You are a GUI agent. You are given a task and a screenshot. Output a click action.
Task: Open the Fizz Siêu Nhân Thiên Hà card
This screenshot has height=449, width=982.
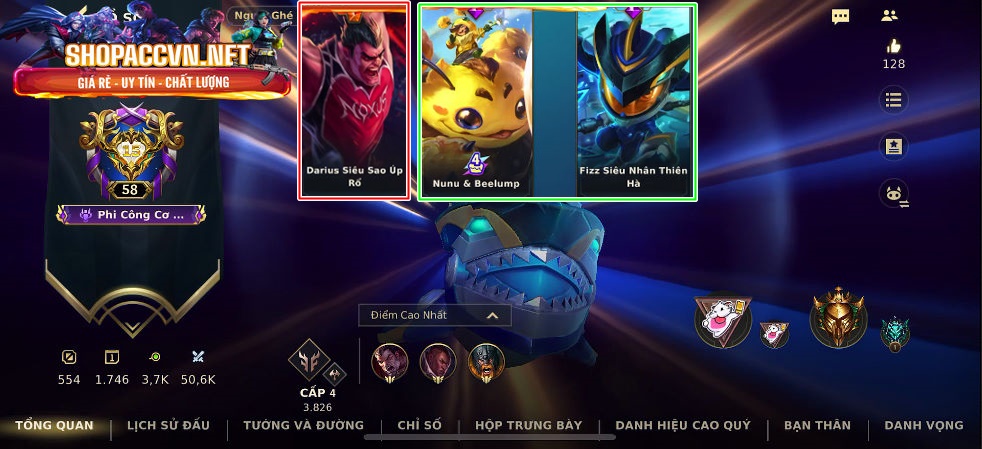coord(634,100)
